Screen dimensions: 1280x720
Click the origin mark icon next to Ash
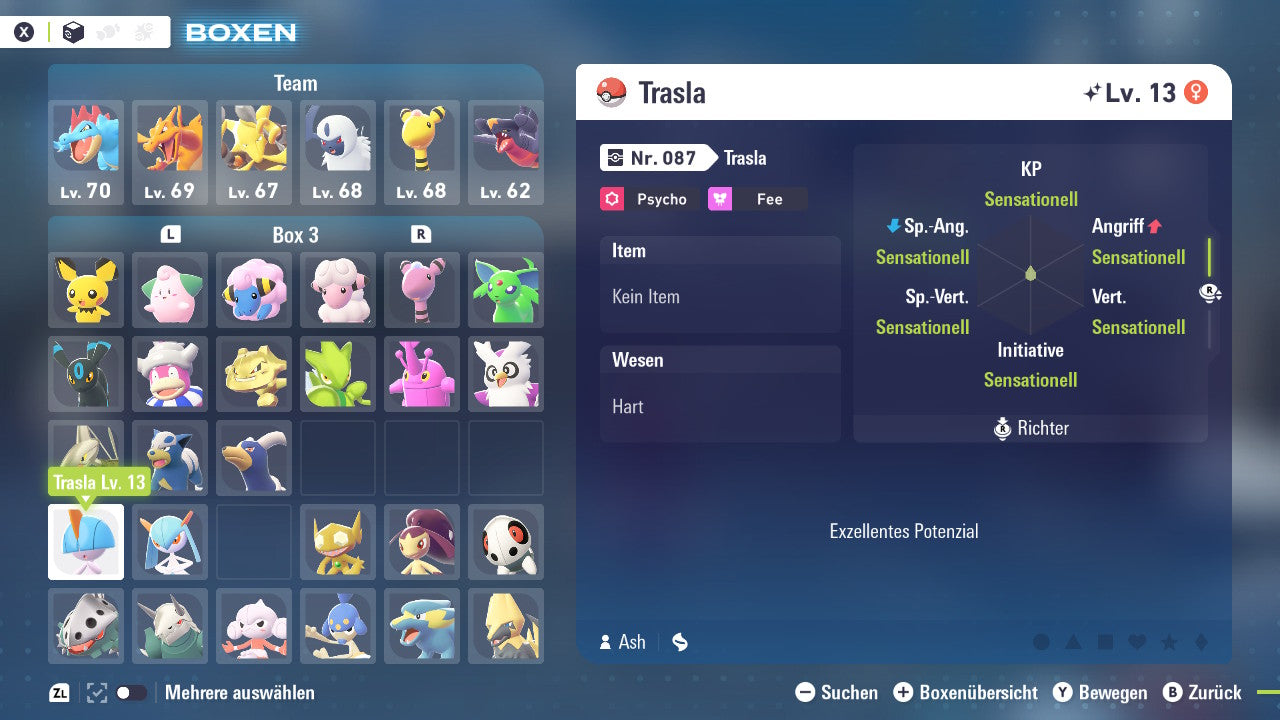click(680, 642)
